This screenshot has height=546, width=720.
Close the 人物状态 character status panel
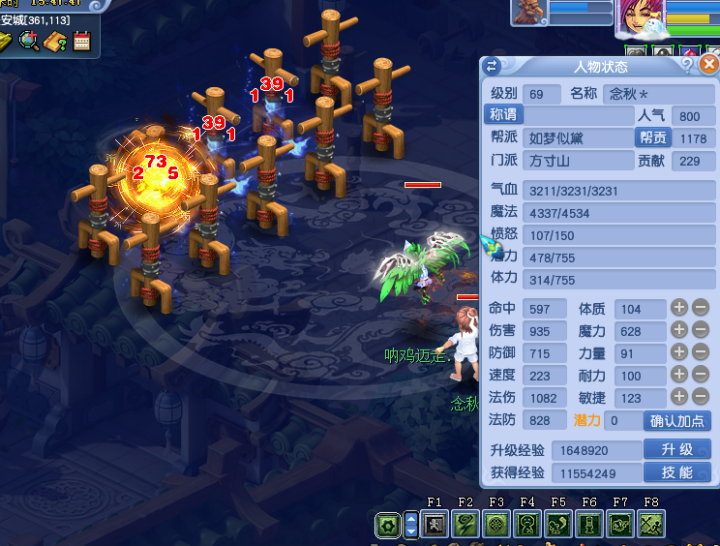(709, 66)
